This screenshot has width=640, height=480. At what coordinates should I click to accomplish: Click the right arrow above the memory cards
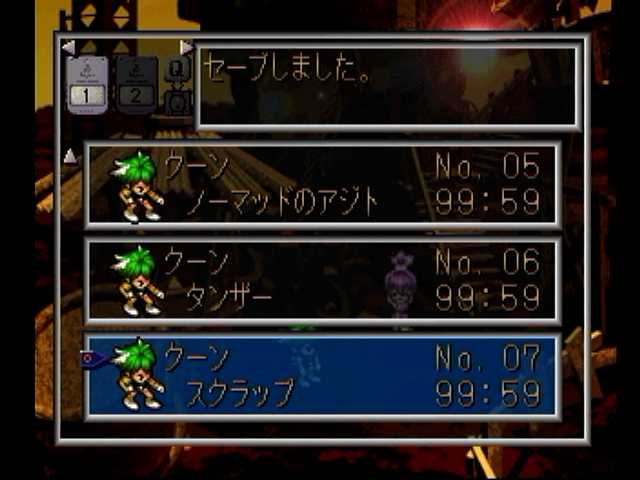tap(186, 47)
